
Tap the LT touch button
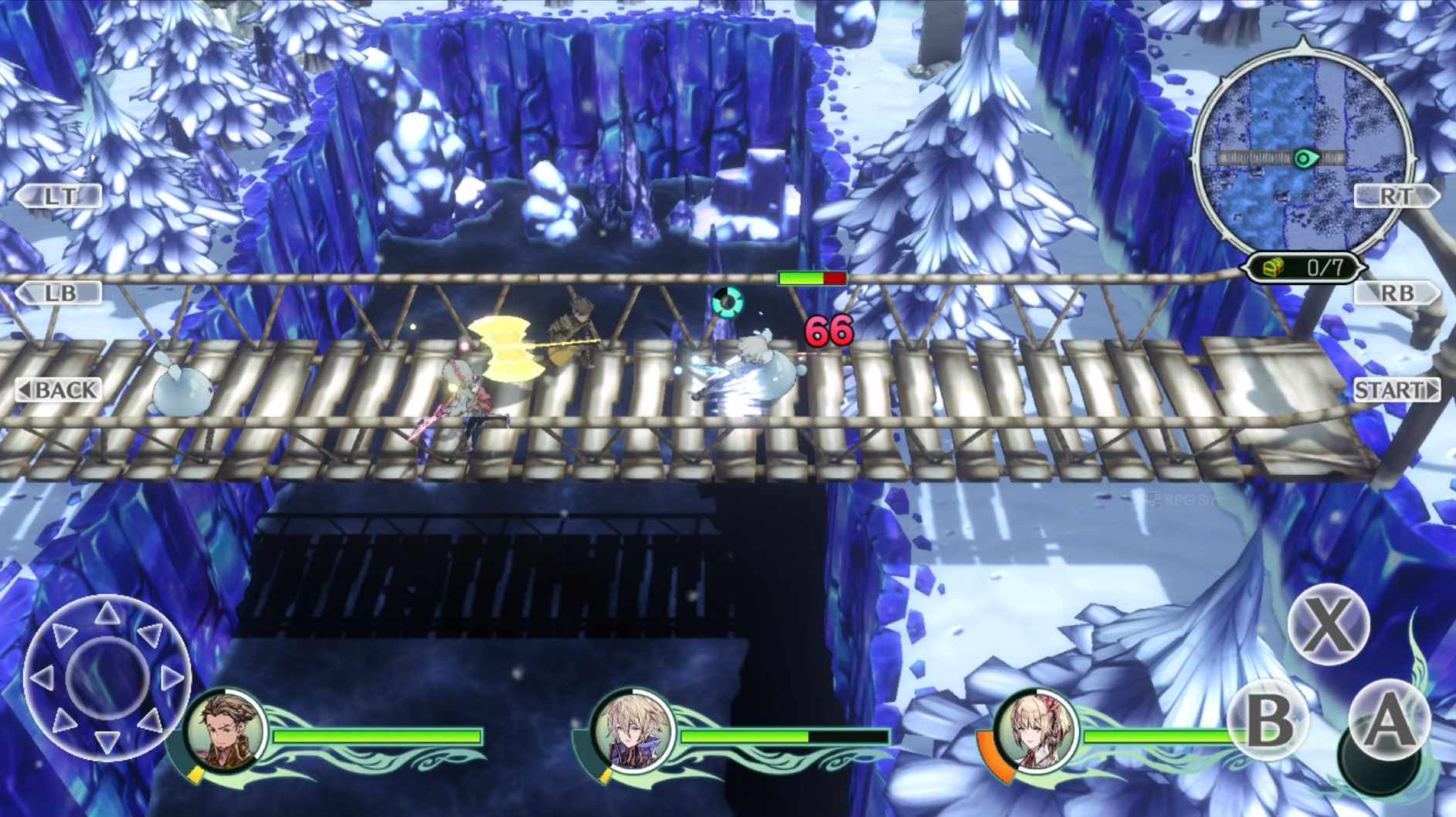click(x=59, y=196)
